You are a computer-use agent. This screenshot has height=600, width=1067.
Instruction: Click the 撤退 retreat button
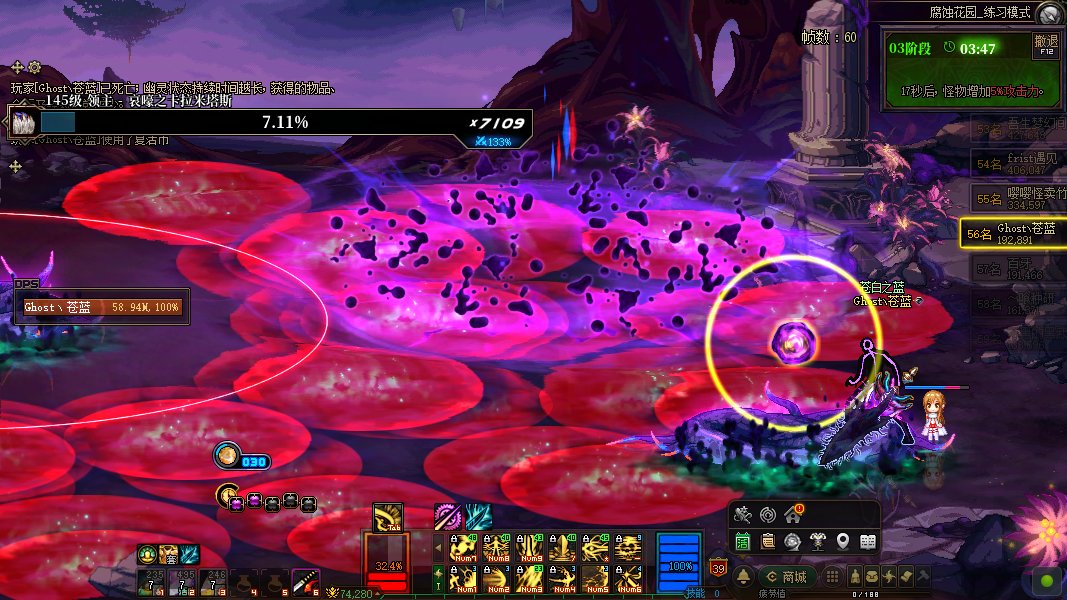1045,45
